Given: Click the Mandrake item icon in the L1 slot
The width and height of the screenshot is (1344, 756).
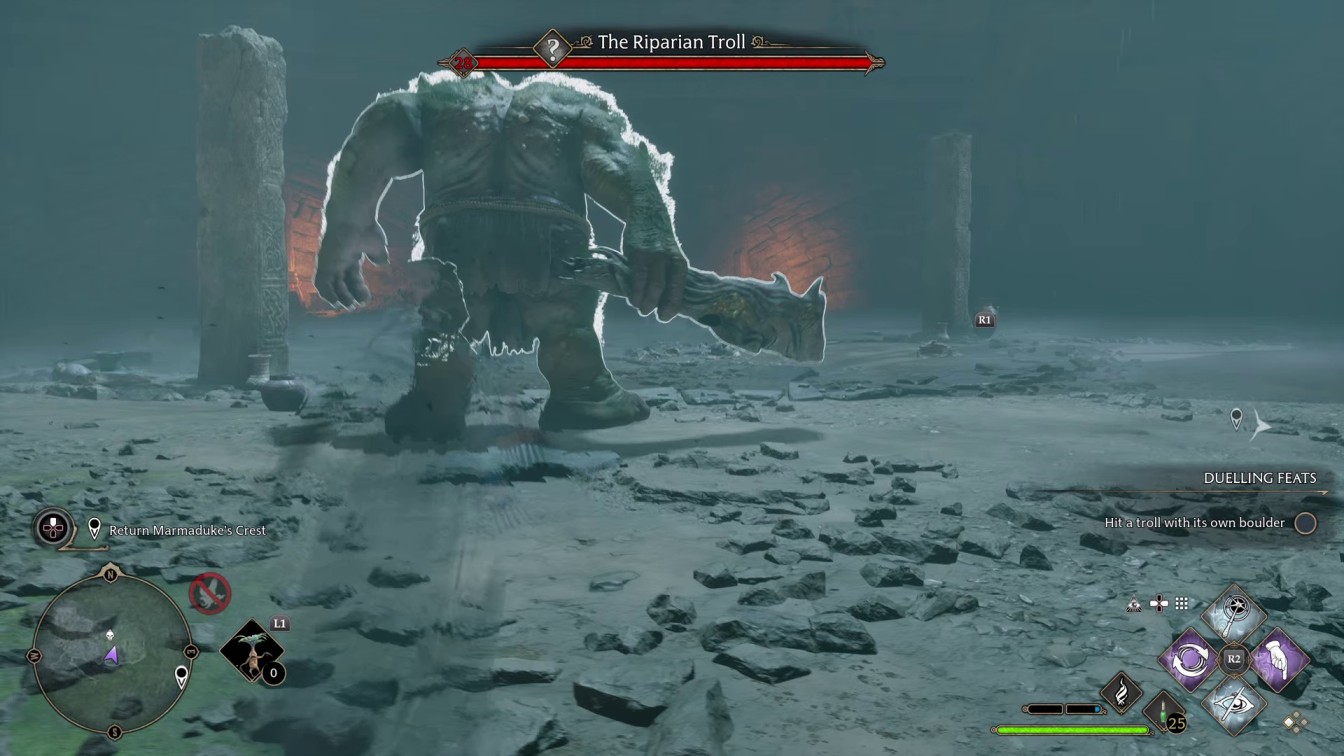Looking at the screenshot, I should pyautogui.click(x=252, y=651).
